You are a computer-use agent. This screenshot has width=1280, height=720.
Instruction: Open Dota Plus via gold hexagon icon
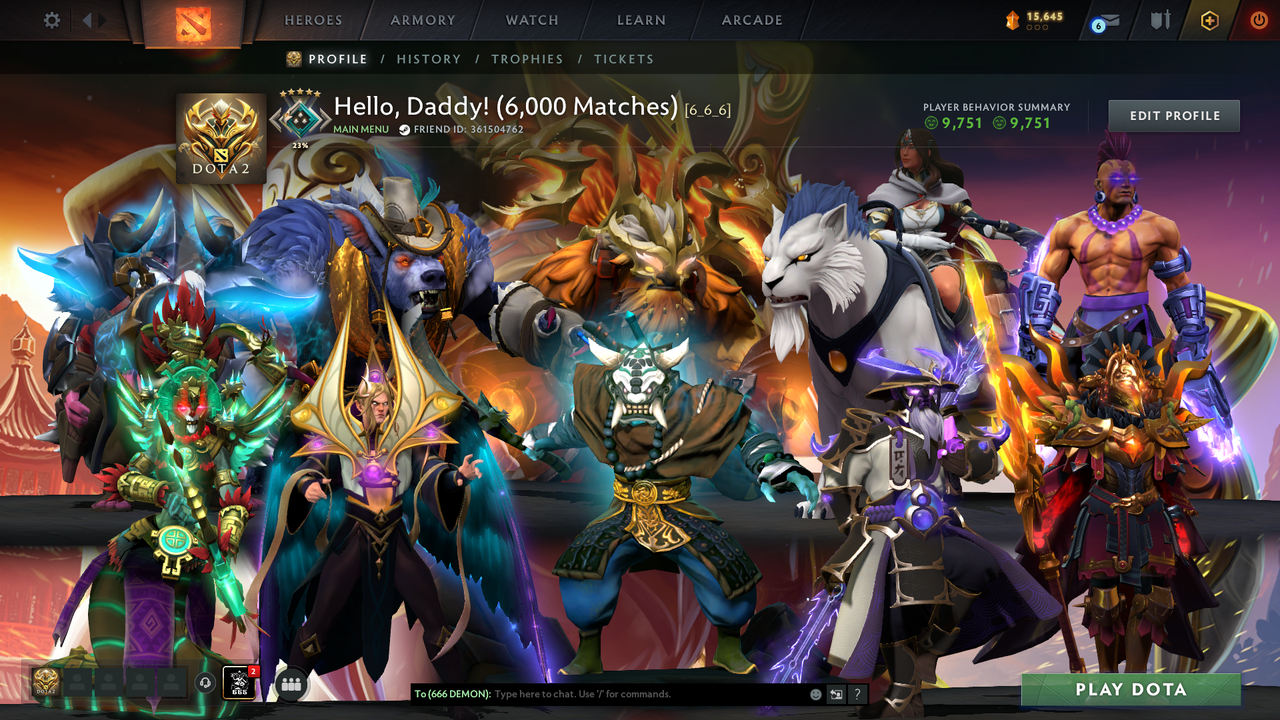click(1212, 19)
